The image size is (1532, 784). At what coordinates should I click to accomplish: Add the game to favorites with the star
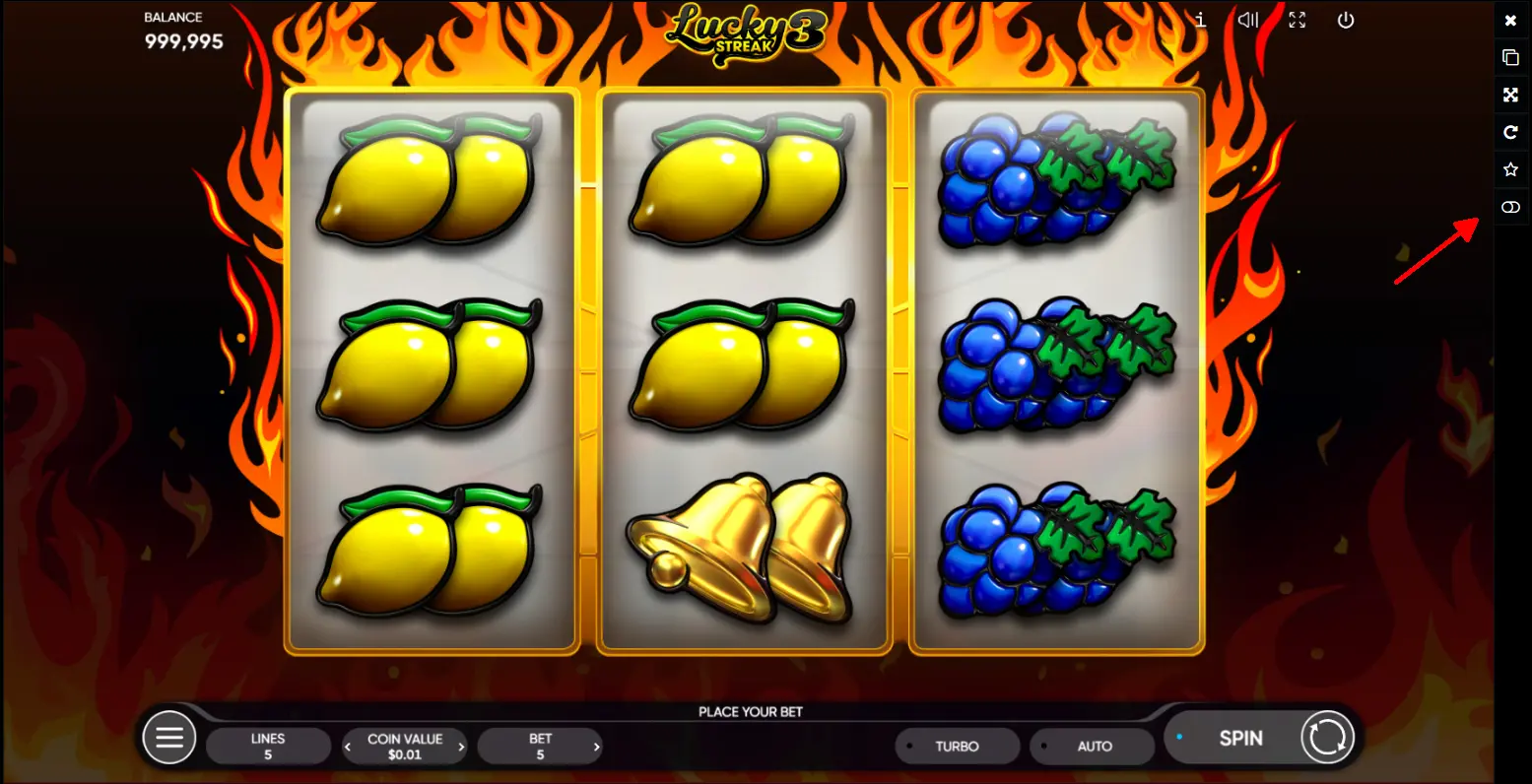tap(1510, 170)
